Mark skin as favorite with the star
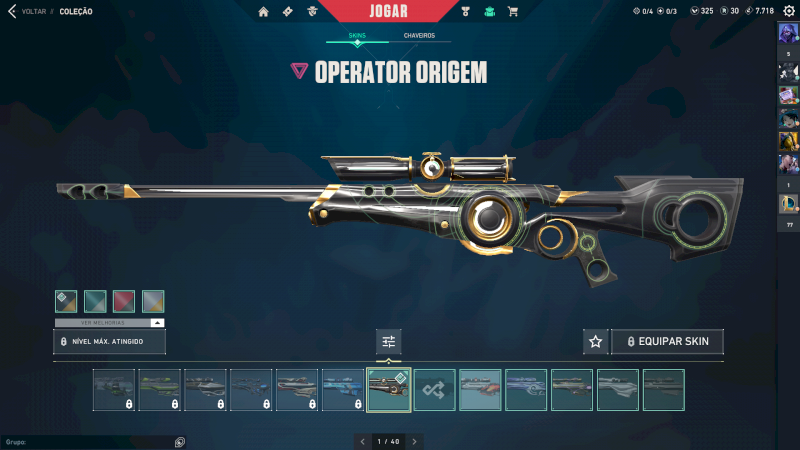This screenshot has height=450, width=800. coord(595,342)
